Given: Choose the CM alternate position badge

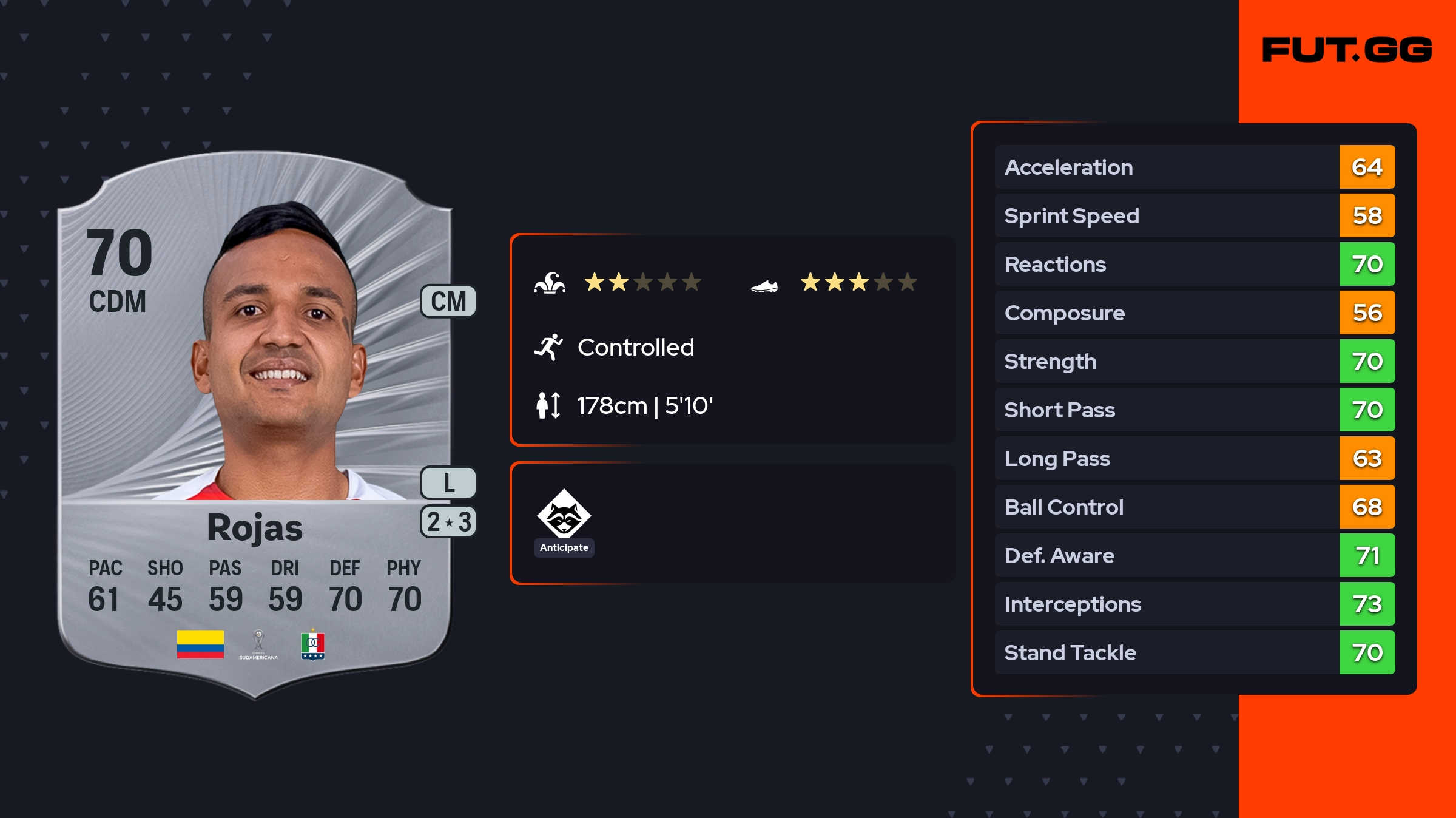Looking at the screenshot, I should pos(448,302).
